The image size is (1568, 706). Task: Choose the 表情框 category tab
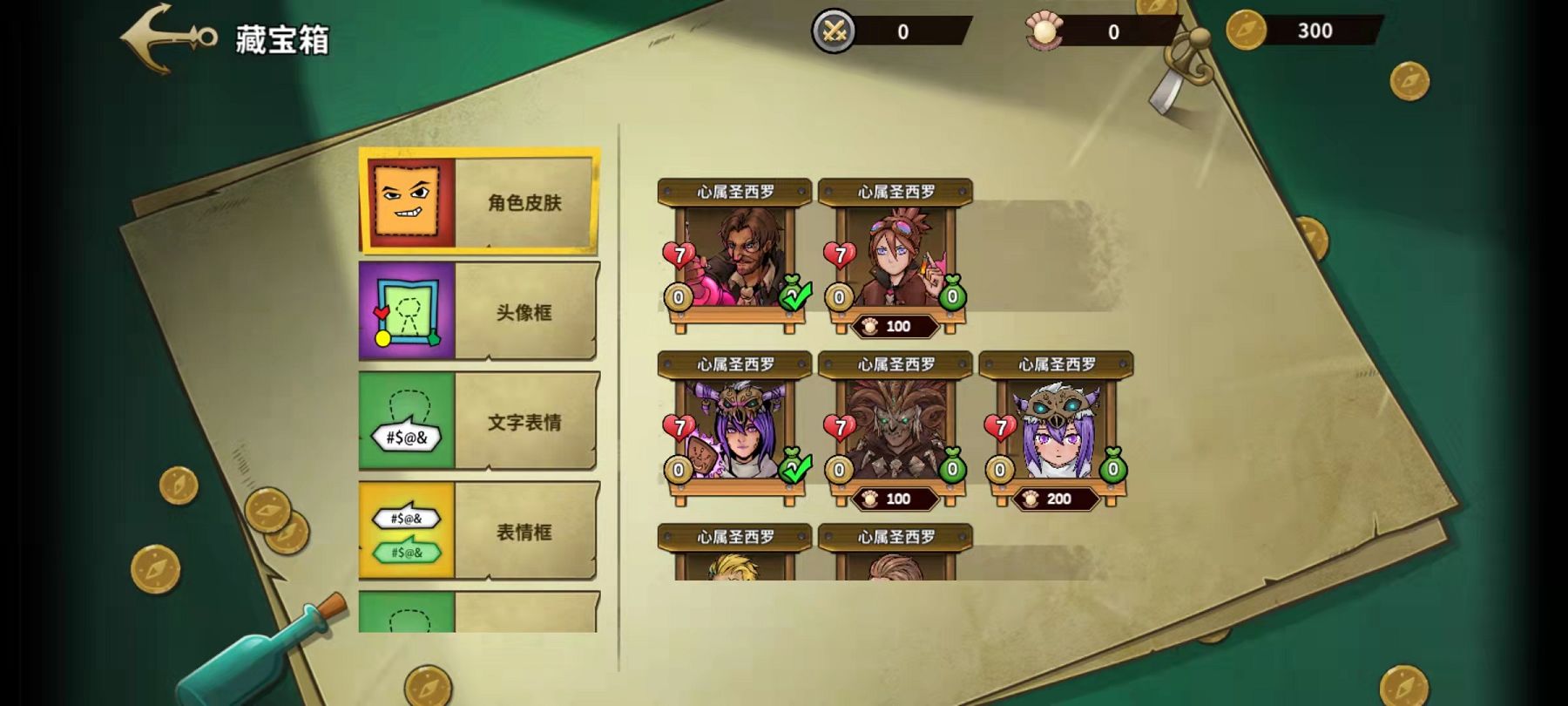pyautogui.click(x=478, y=532)
